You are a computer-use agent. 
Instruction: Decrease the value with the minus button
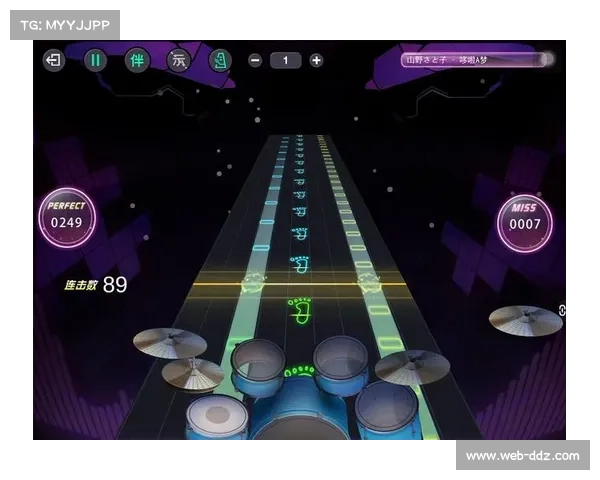[x=255, y=60]
